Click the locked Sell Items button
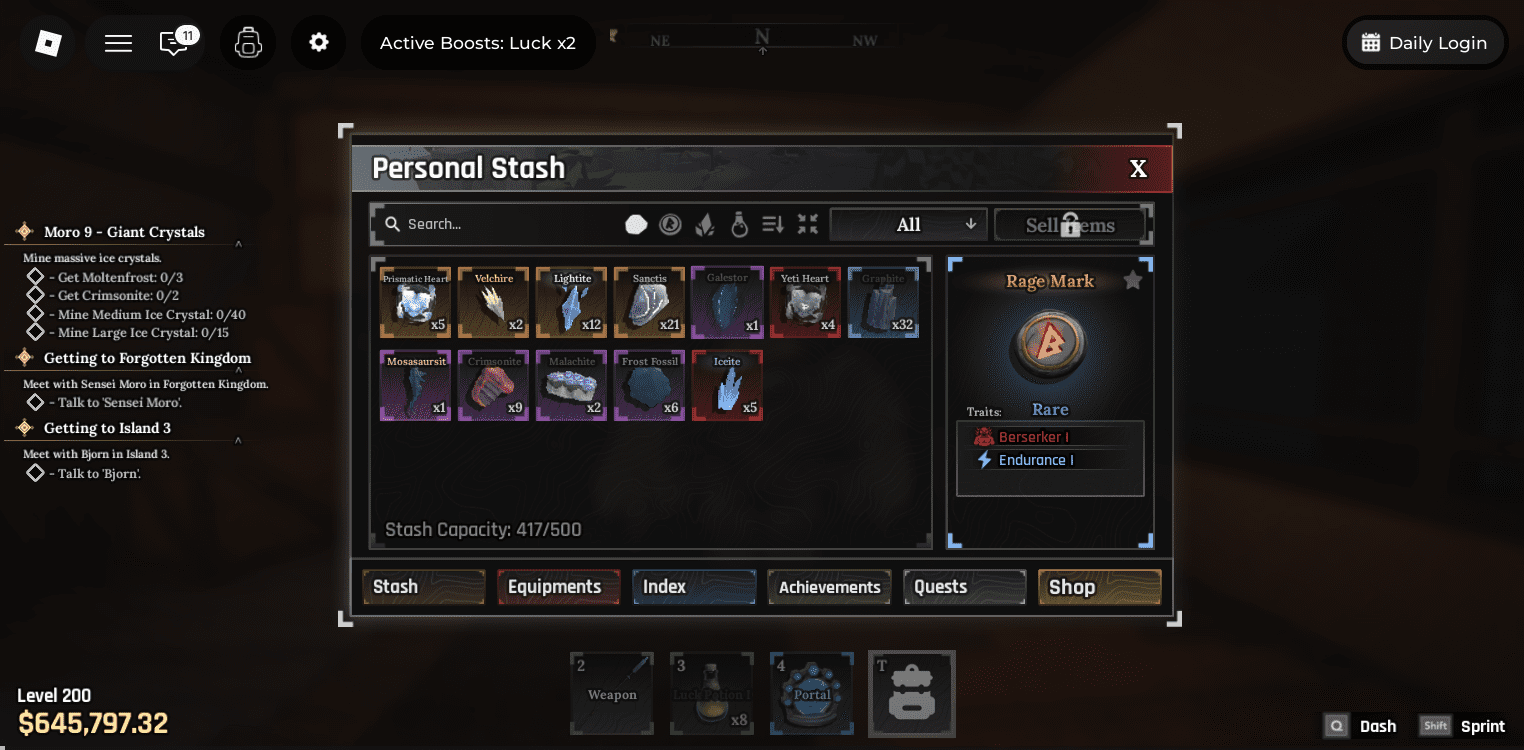 (1069, 224)
